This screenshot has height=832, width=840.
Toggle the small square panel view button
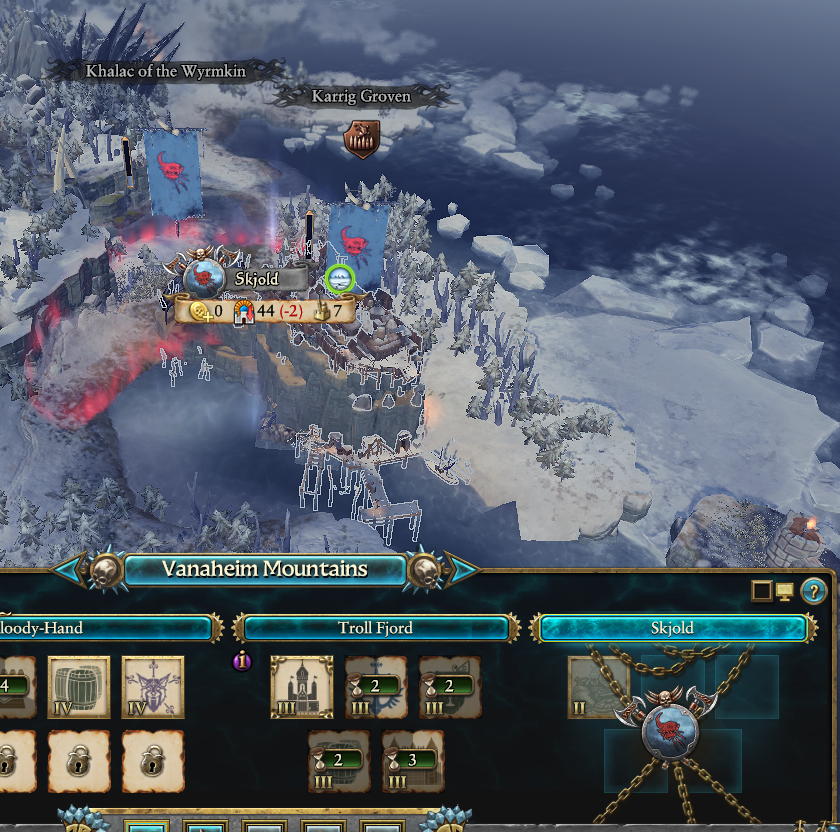coord(762,591)
